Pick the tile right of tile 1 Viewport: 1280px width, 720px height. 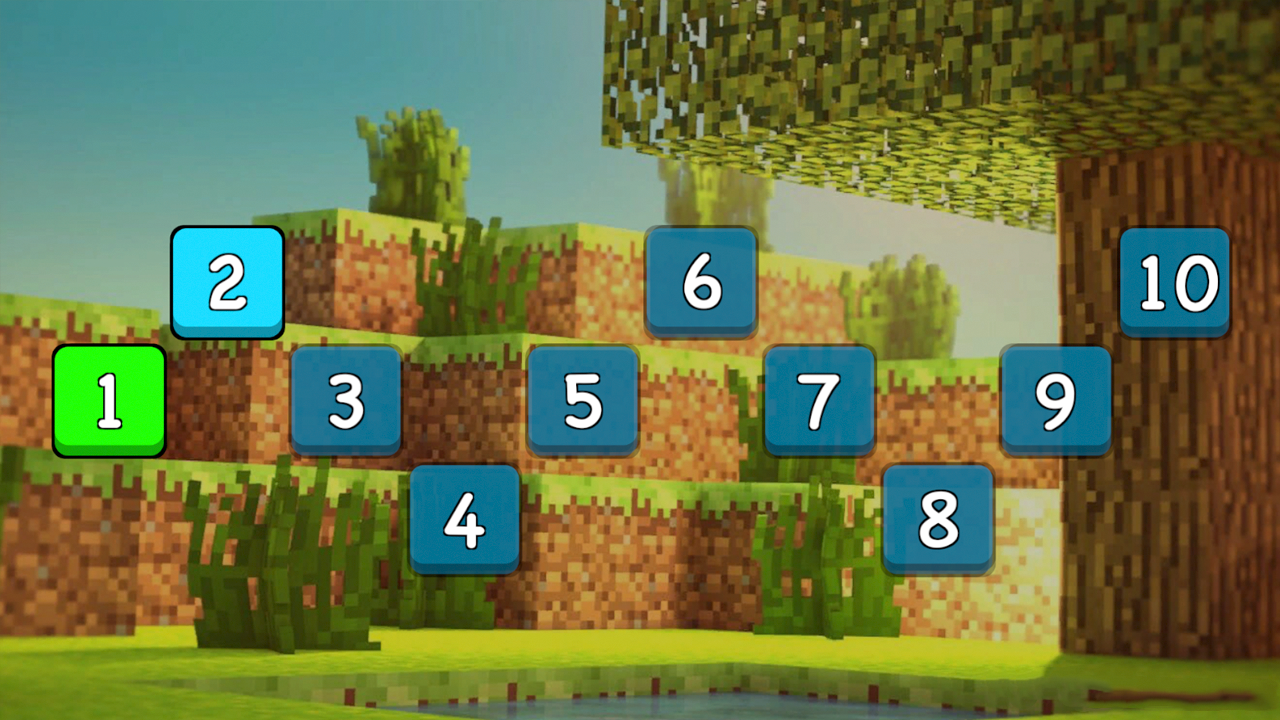click(347, 400)
